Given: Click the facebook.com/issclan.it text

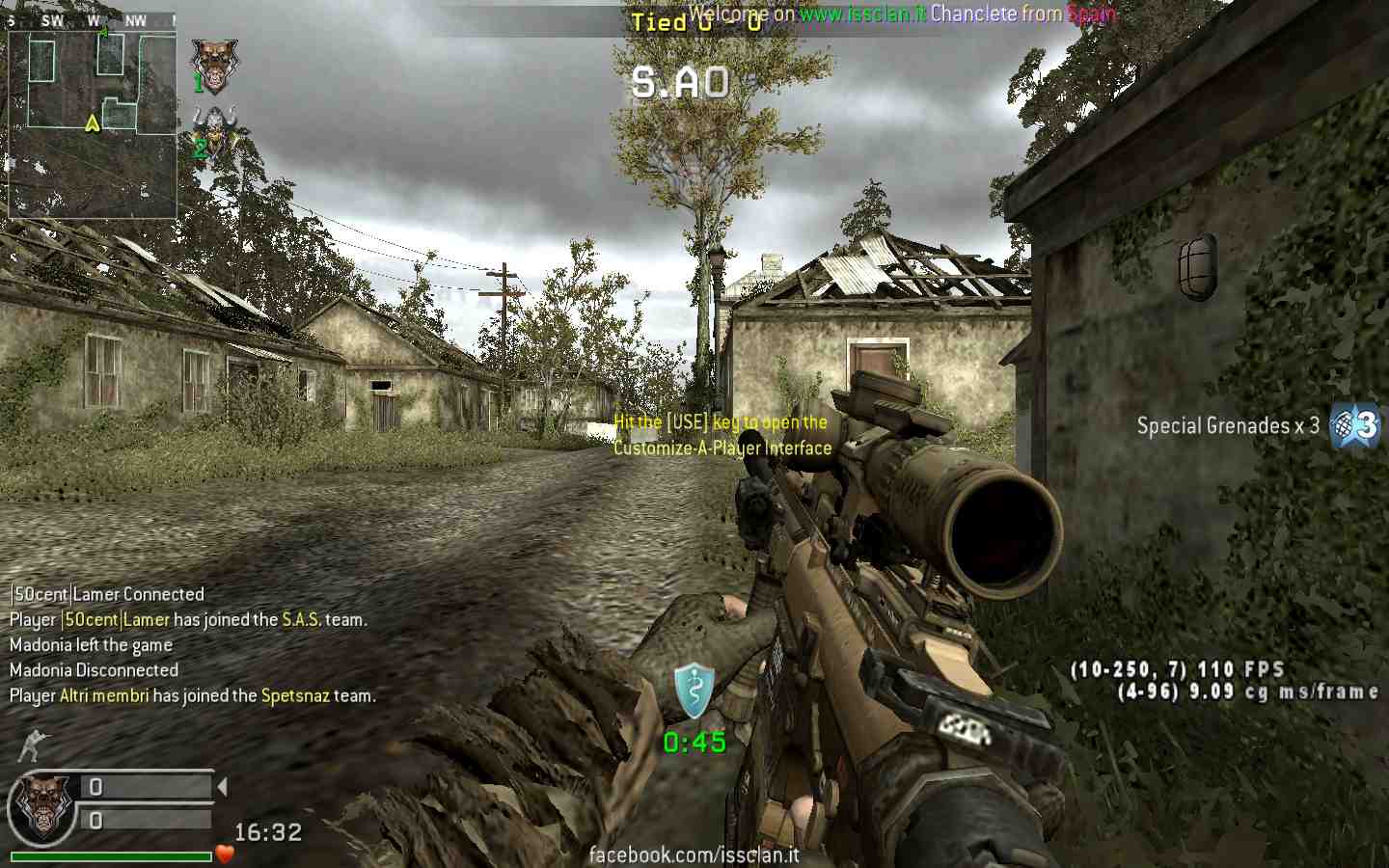Looking at the screenshot, I should tap(694, 854).
